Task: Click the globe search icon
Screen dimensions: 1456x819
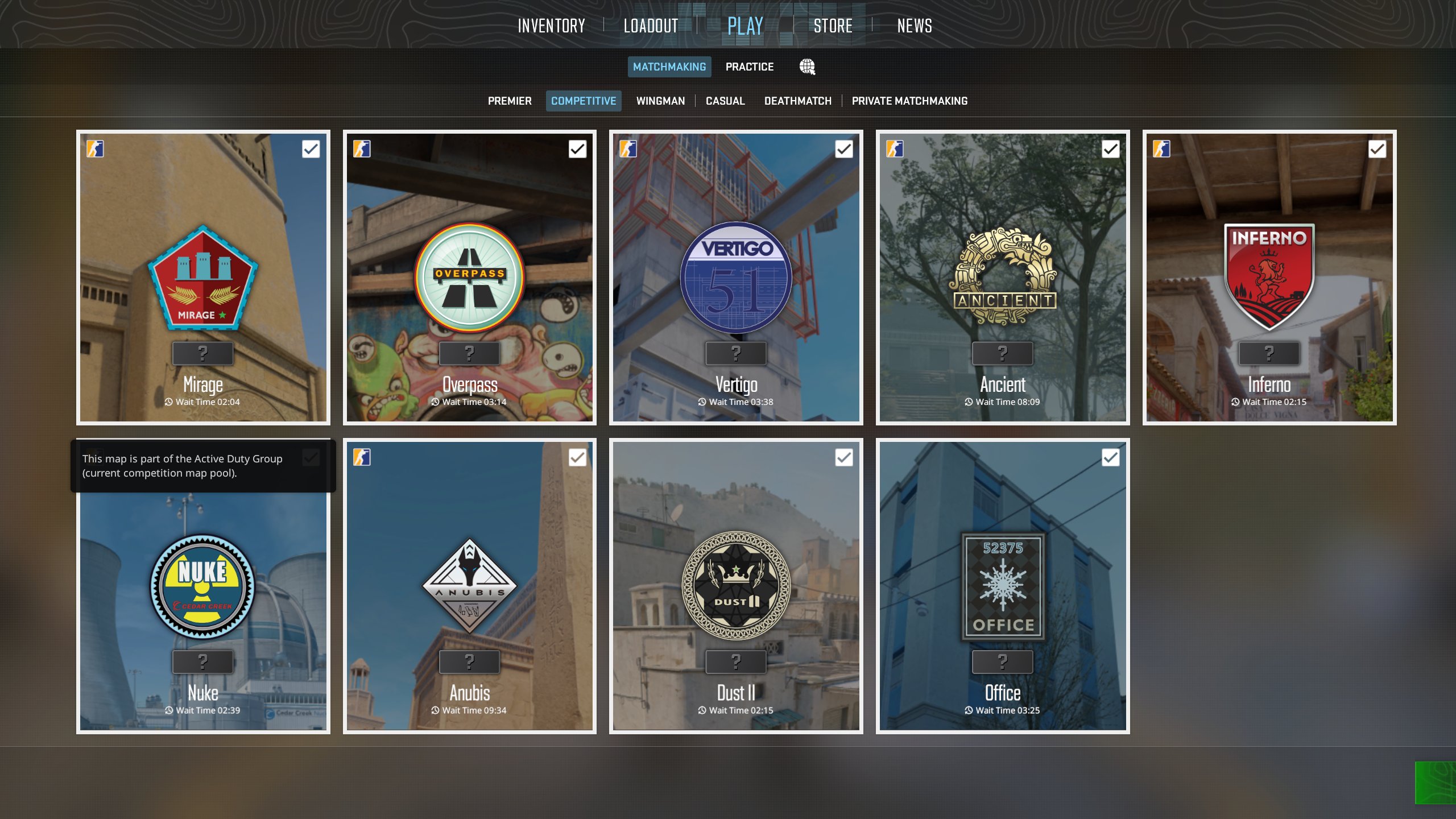Action: tap(807, 67)
